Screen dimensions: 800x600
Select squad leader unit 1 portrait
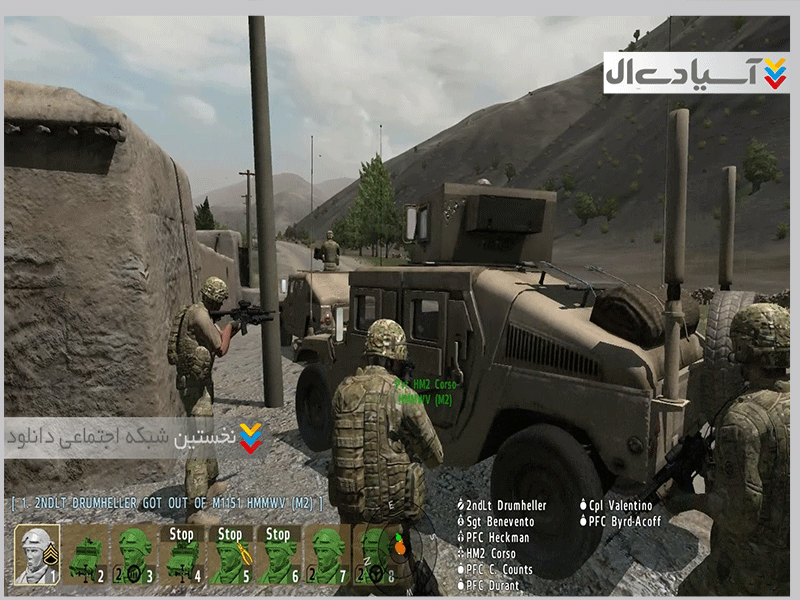[x=37, y=555]
